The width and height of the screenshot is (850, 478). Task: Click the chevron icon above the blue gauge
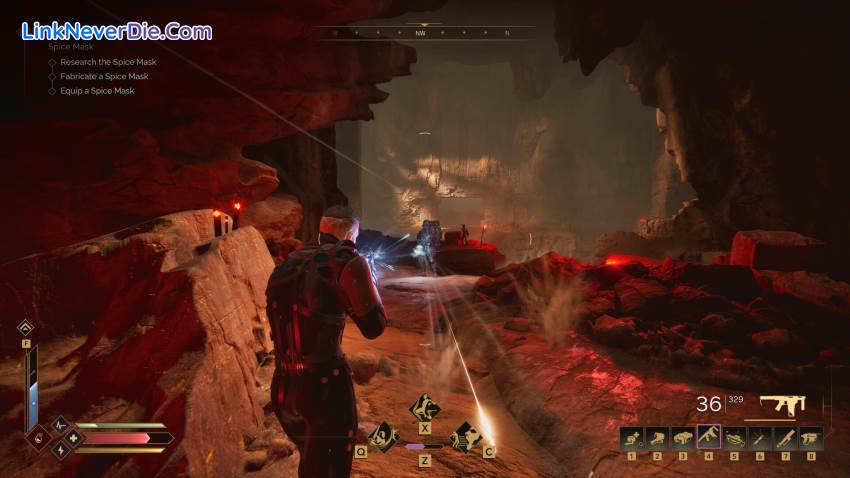click(x=25, y=327)
